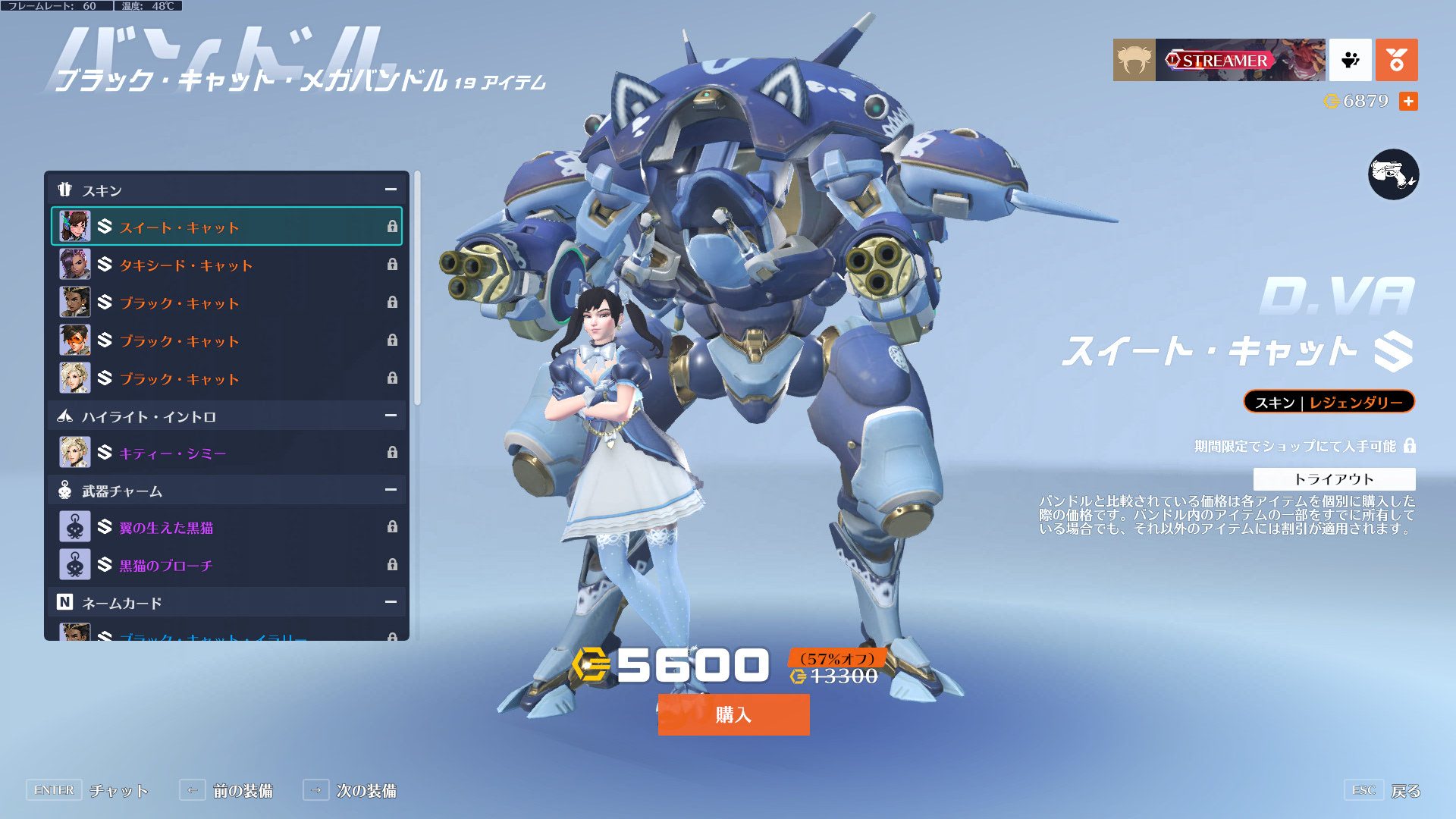The height and width of the screenshot is (819, 1456).
Task: Click the orange medal icon button
Action: coord(1396,60)
